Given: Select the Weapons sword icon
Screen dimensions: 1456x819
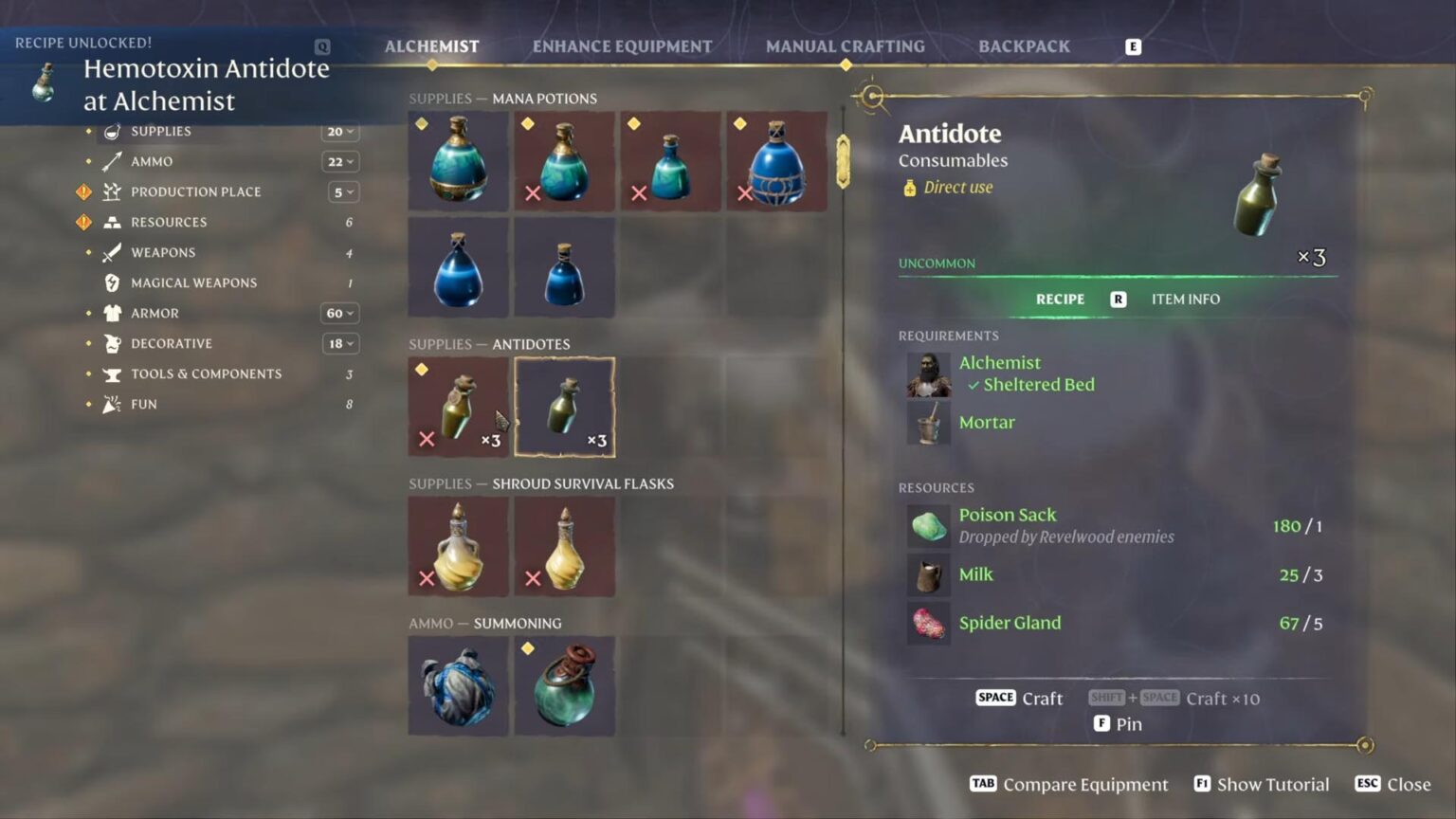Looking at the screenshot, I should [x=112, y=252].
